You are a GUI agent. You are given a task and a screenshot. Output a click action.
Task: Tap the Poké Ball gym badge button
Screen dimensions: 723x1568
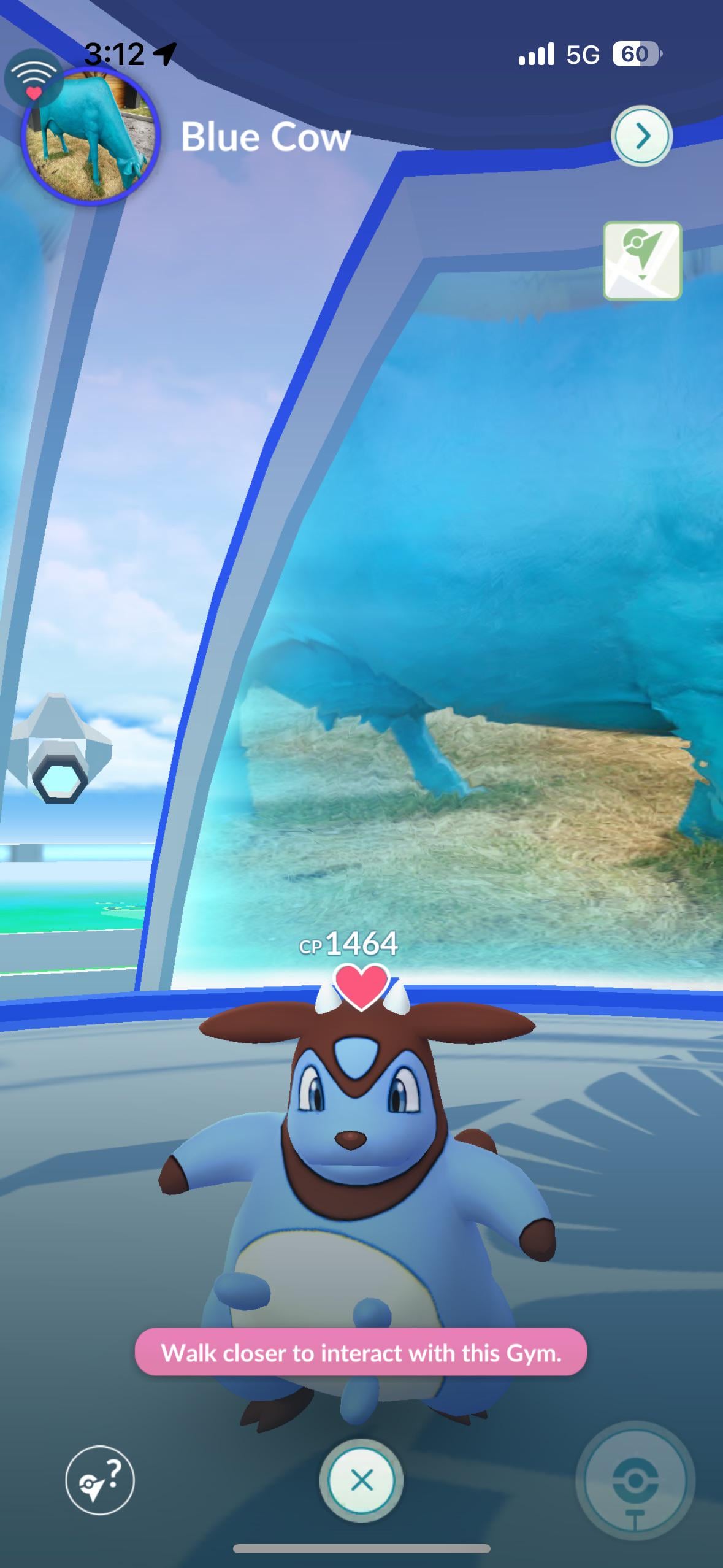click(x=635, y=1482)
